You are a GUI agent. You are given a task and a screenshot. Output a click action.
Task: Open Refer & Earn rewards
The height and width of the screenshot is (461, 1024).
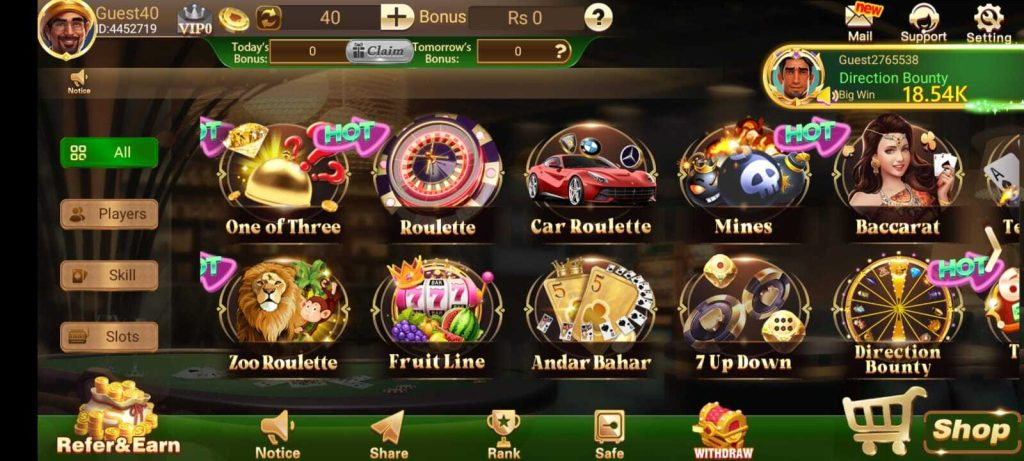[118, 420]
